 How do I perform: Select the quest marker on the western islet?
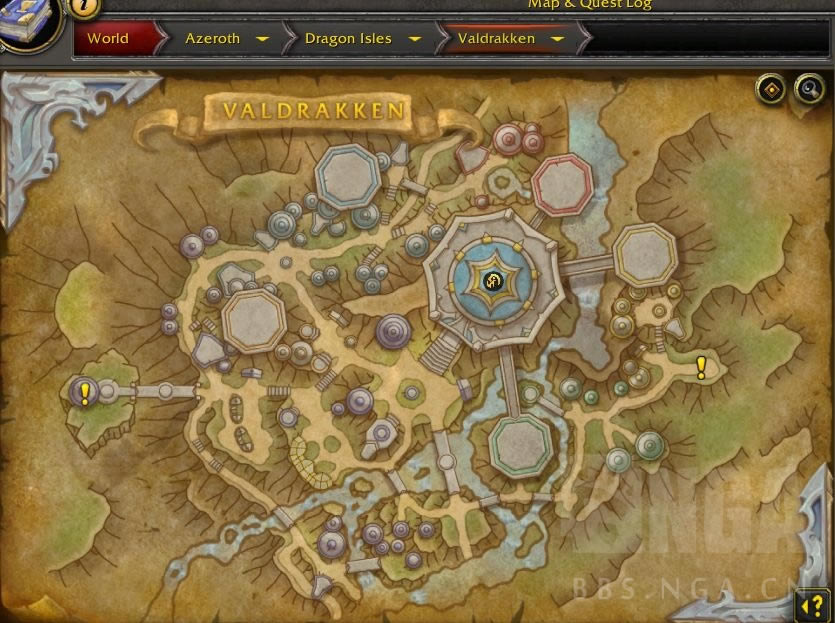pos(85,393)
